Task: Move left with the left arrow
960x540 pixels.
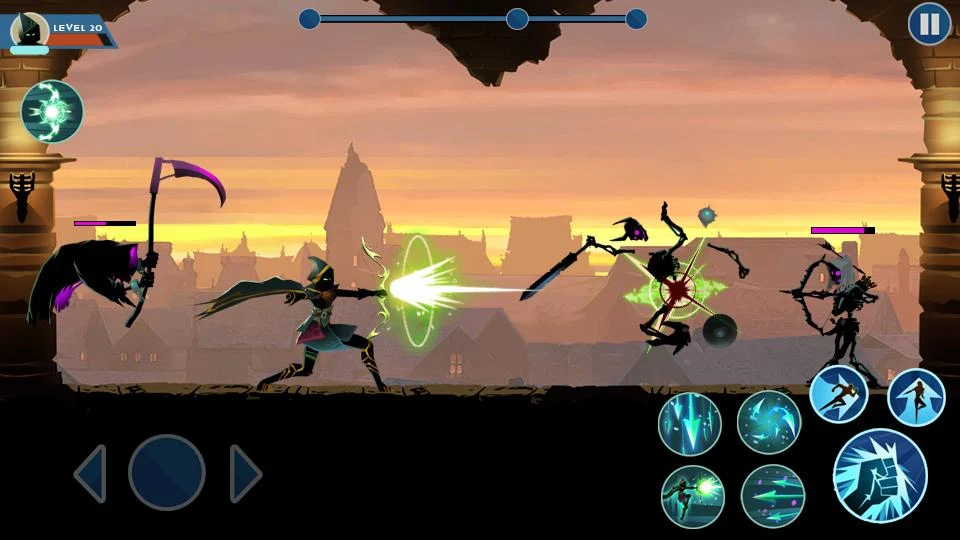Action: [91, 473]
